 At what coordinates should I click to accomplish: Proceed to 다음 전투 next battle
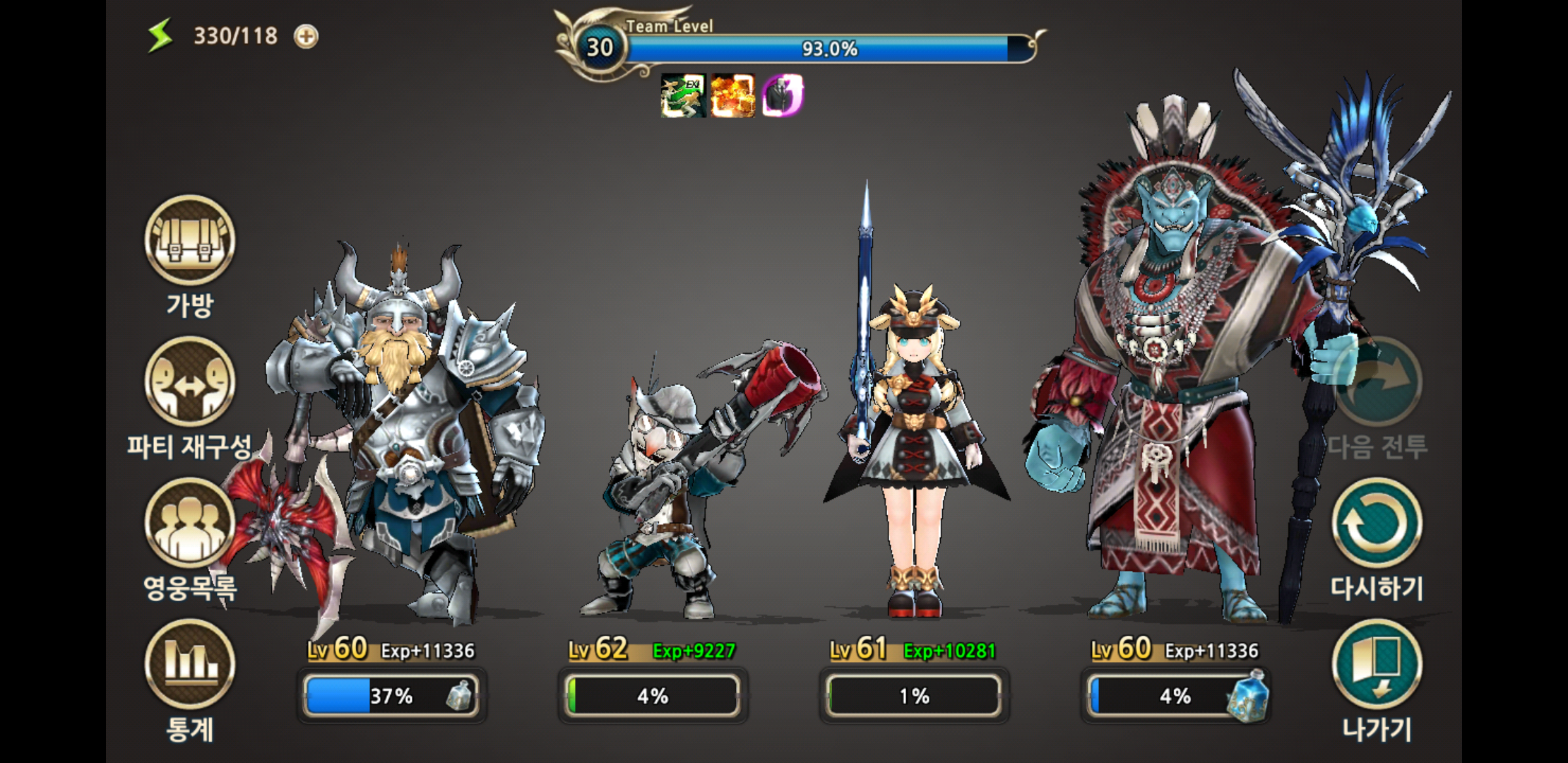coord(1377,383)
